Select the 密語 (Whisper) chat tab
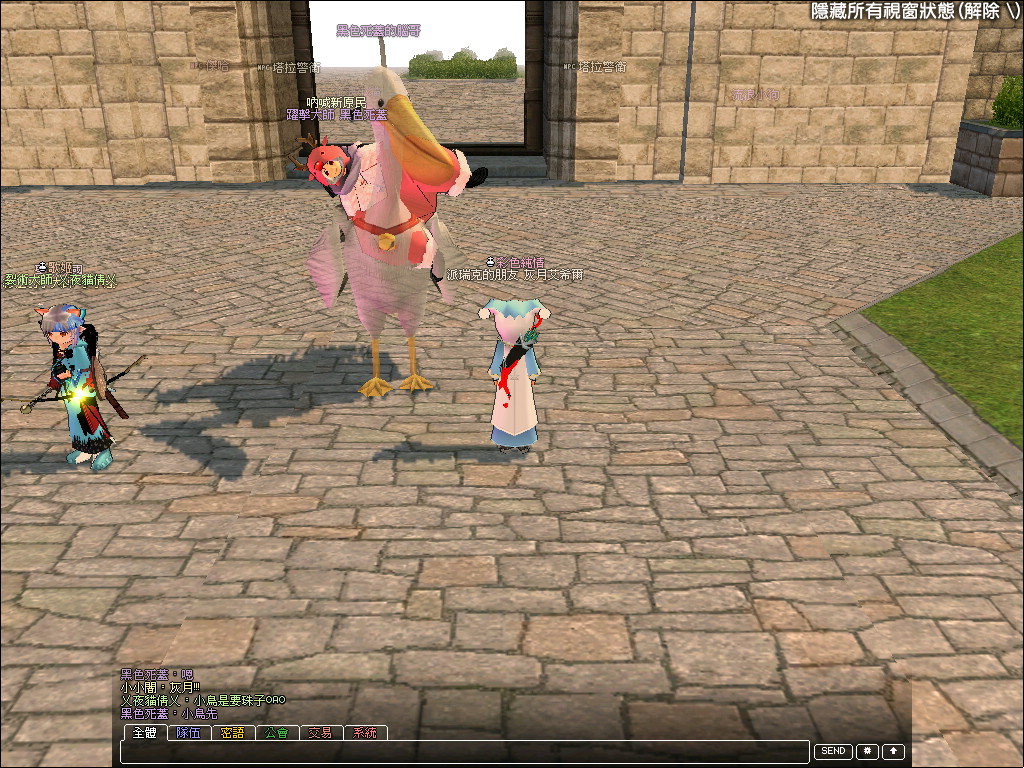 coord(233,733)
